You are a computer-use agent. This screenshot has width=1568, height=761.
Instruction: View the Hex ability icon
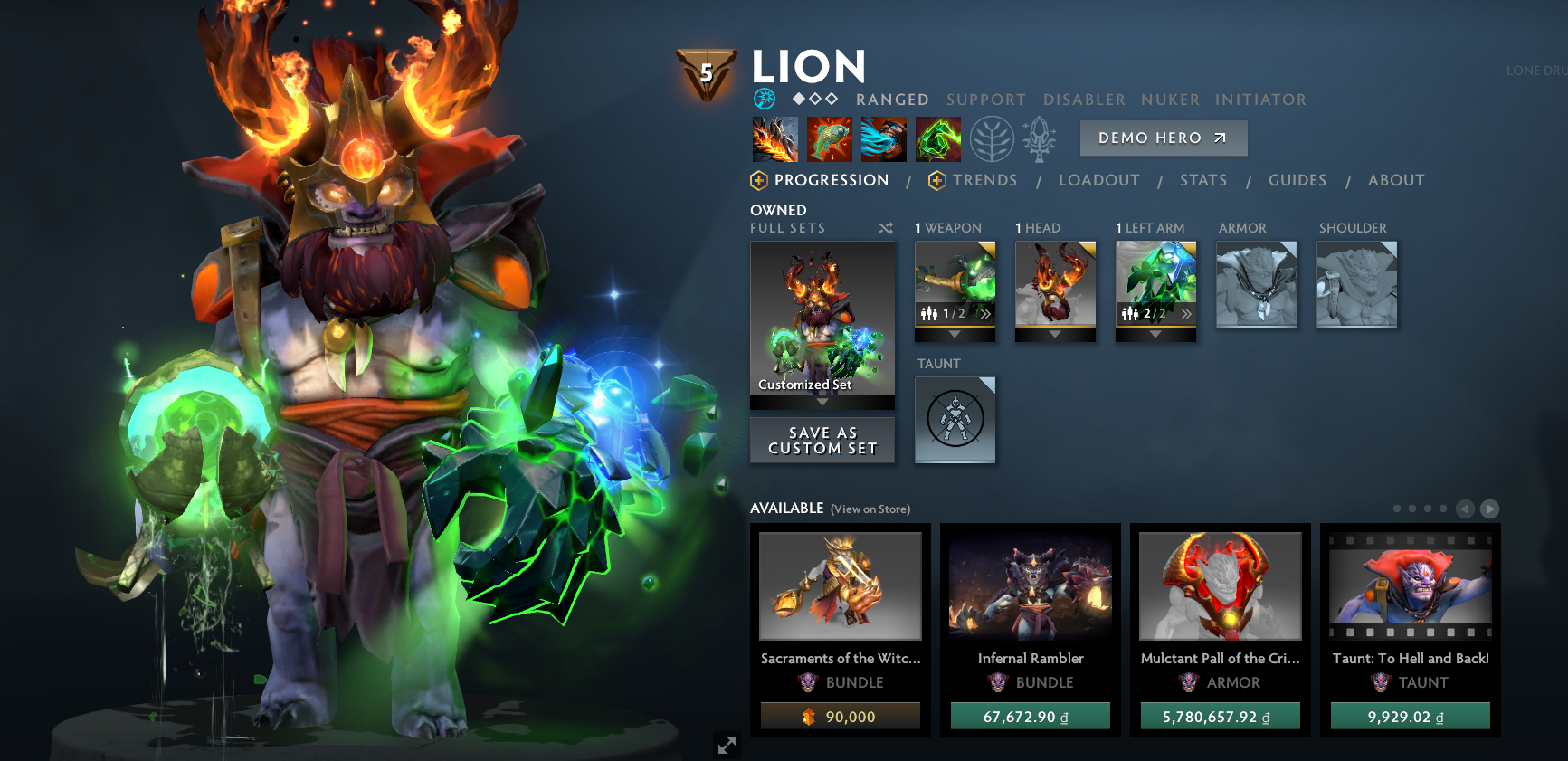pyautogui.click(x=829, y=138)
